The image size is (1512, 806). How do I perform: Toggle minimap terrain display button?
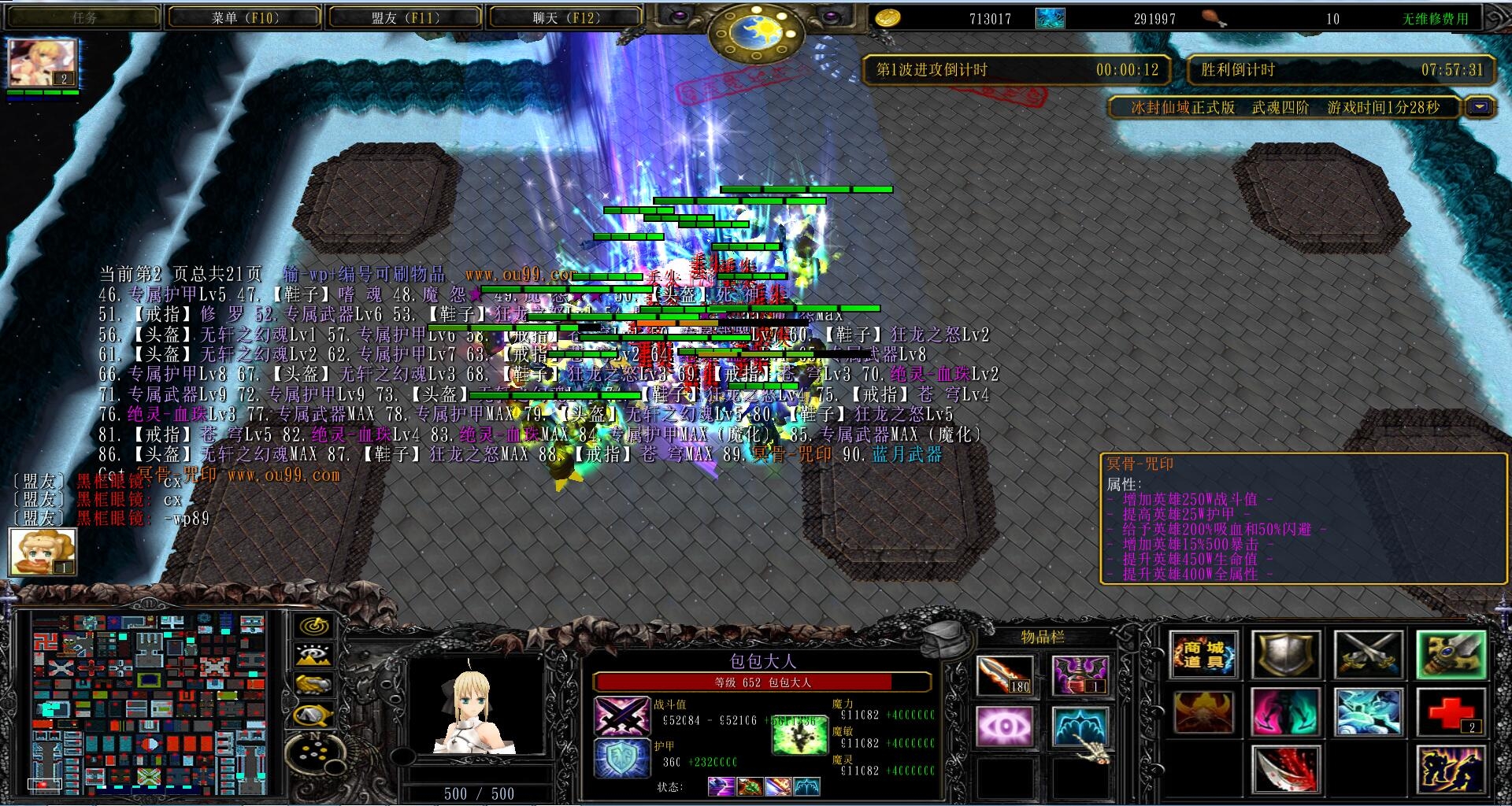click(314, 656)
